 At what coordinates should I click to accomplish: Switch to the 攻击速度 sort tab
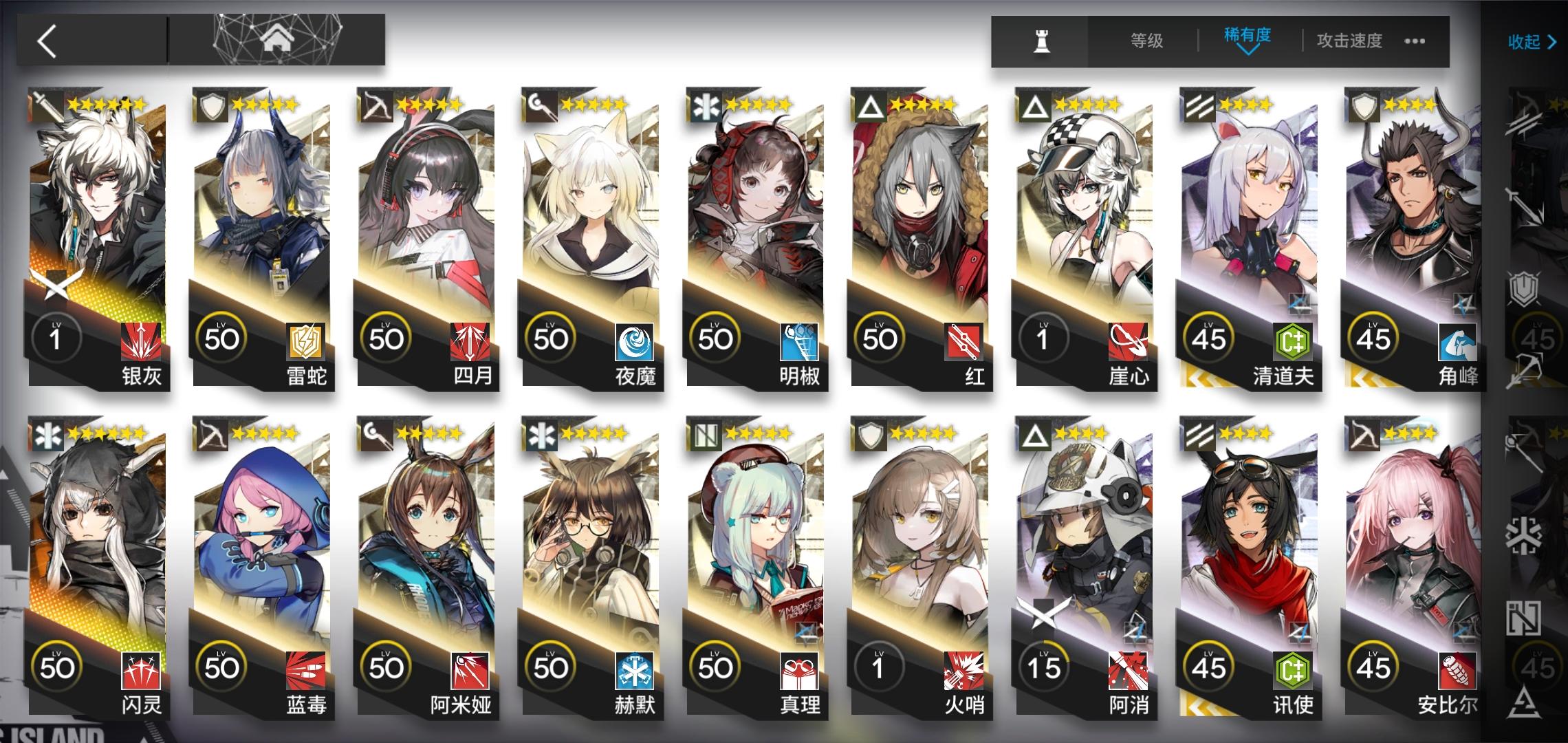tap(1347, 41)
